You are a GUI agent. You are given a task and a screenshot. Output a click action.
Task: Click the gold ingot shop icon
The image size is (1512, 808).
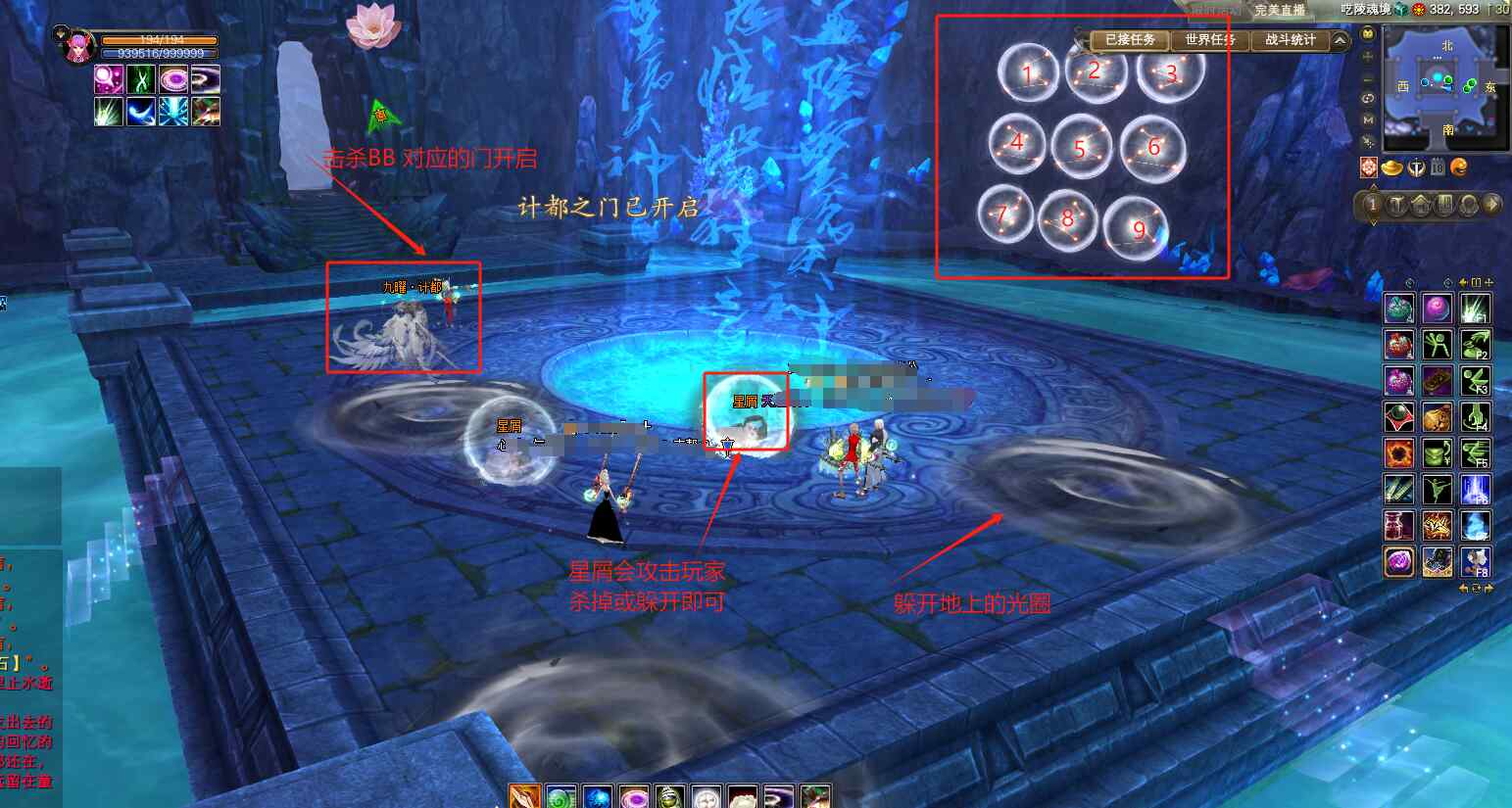(1390, 167)
